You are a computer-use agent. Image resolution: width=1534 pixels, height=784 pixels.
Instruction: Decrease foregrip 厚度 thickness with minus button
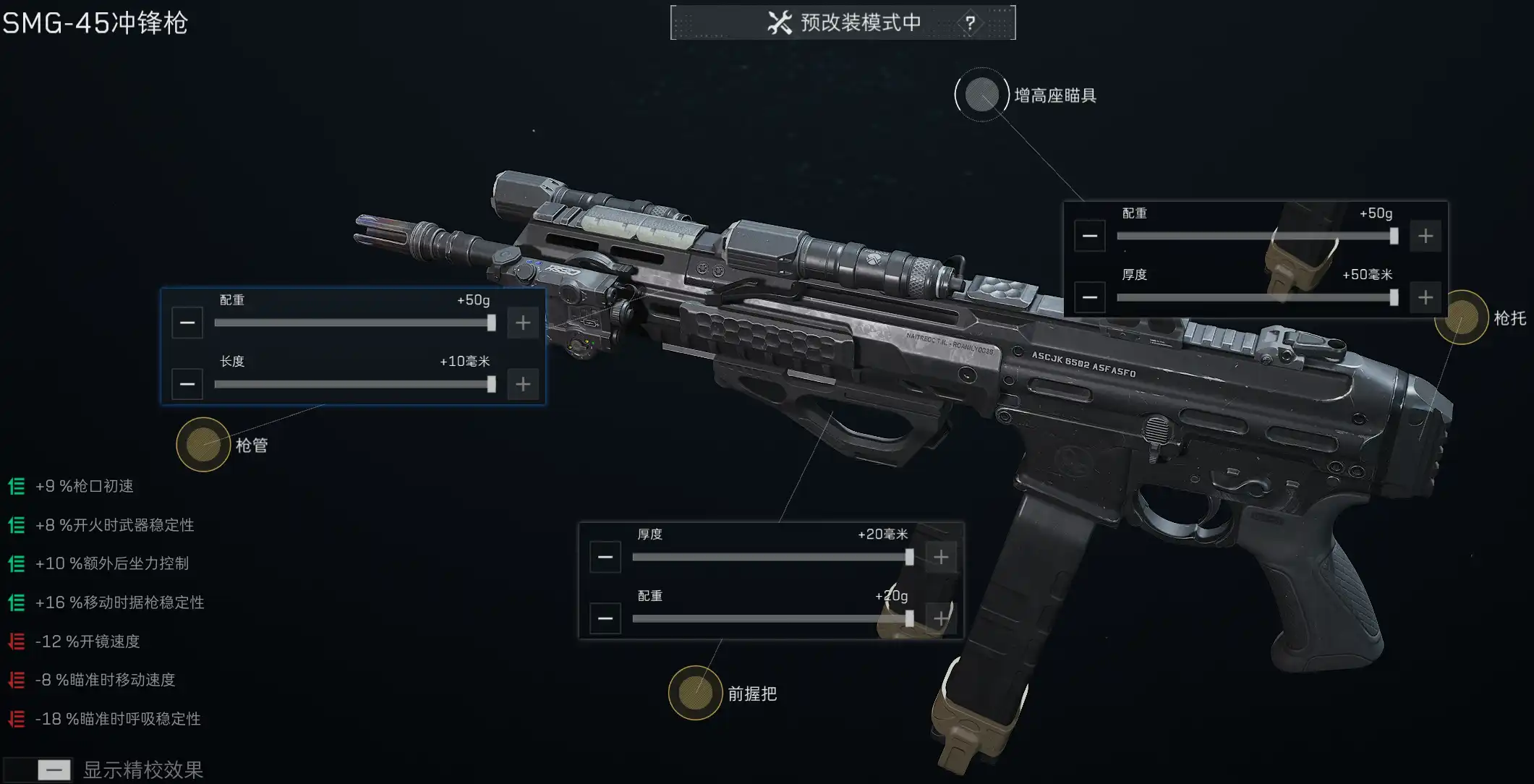[605, 557]
